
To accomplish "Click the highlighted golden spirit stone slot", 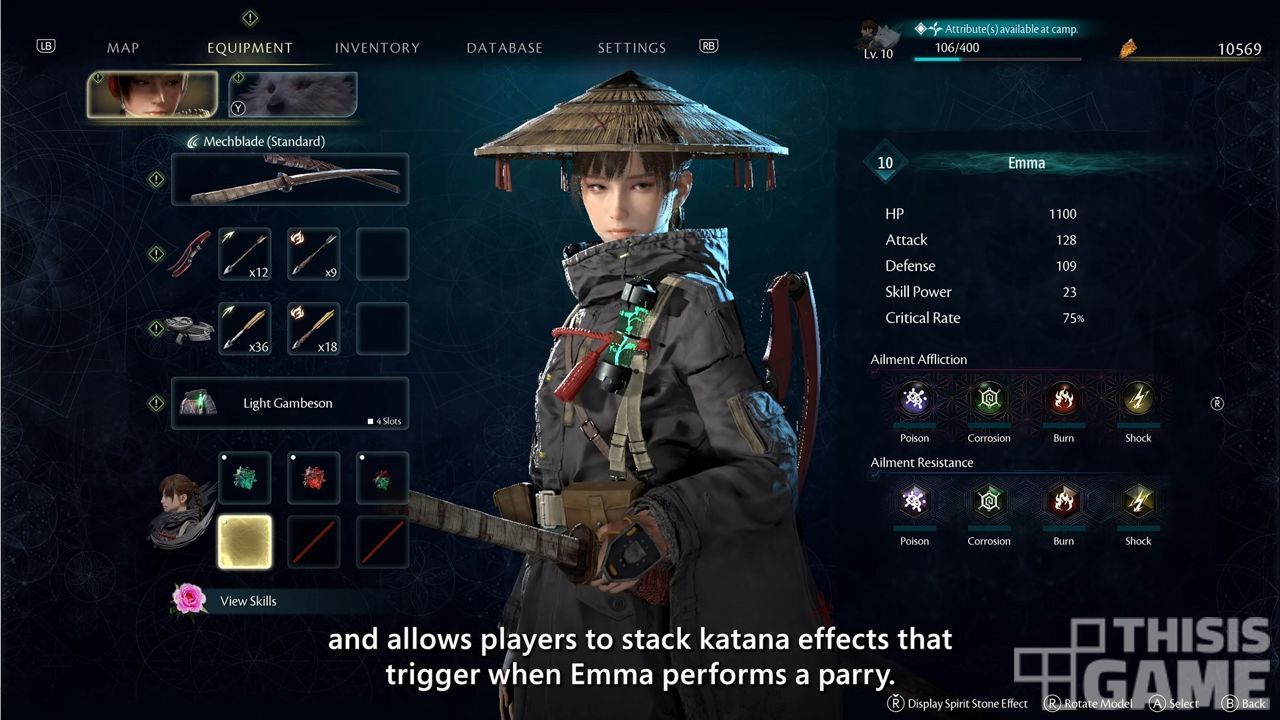I will [245, 542].
